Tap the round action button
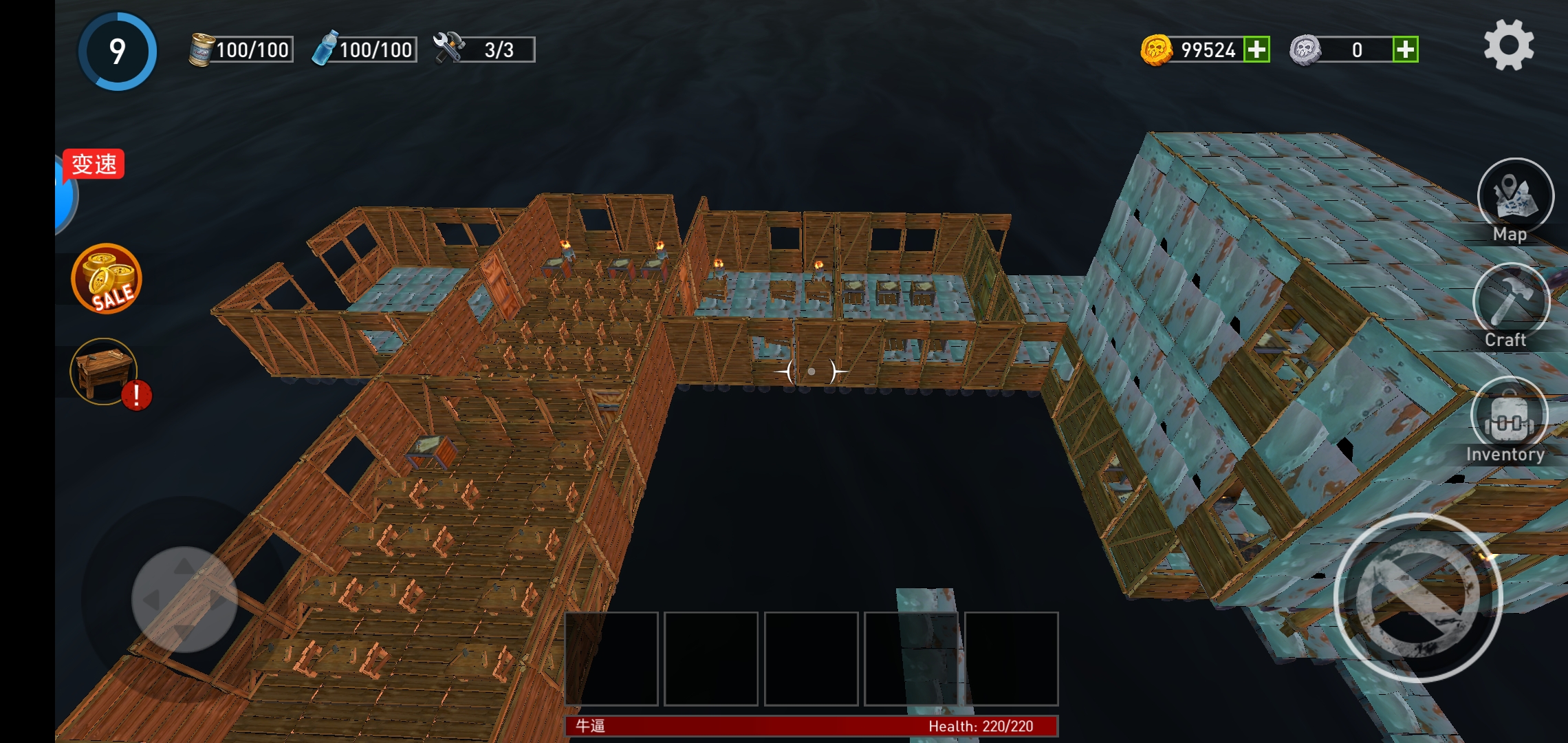Viewport: 1568px width, 743px height. coord(1417,597)
